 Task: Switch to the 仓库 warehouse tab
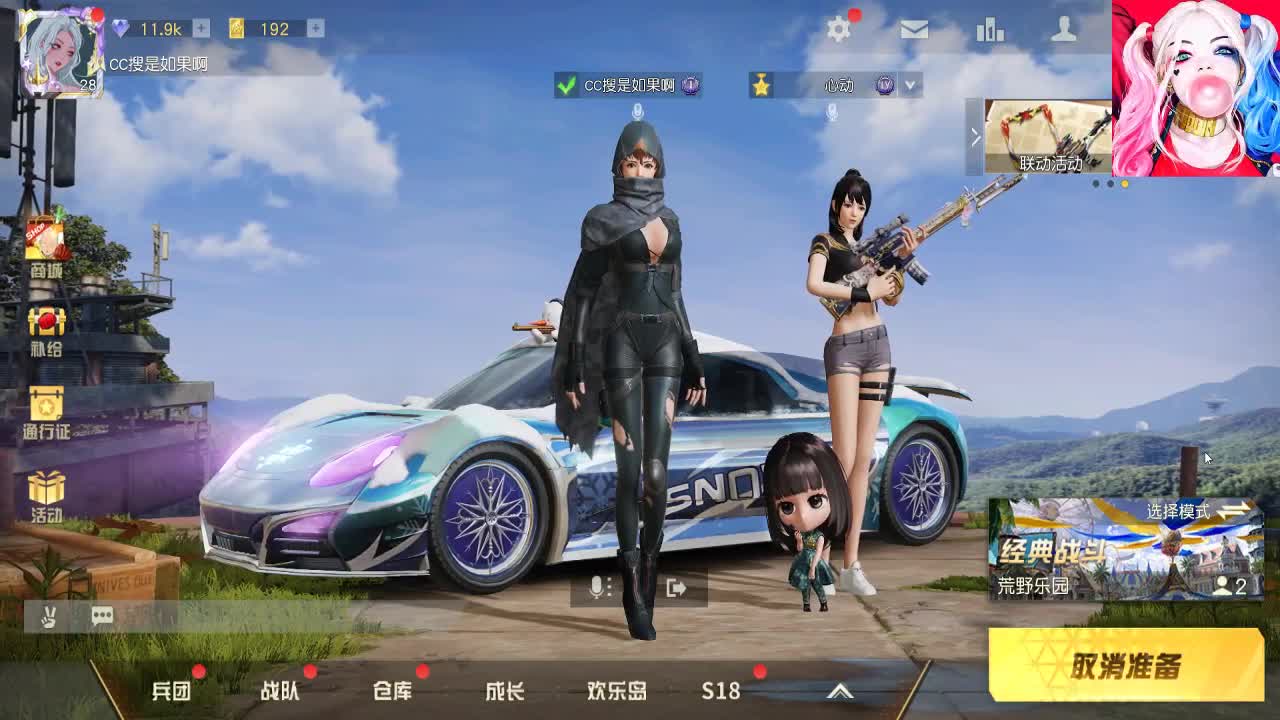[x=394, y=690]
